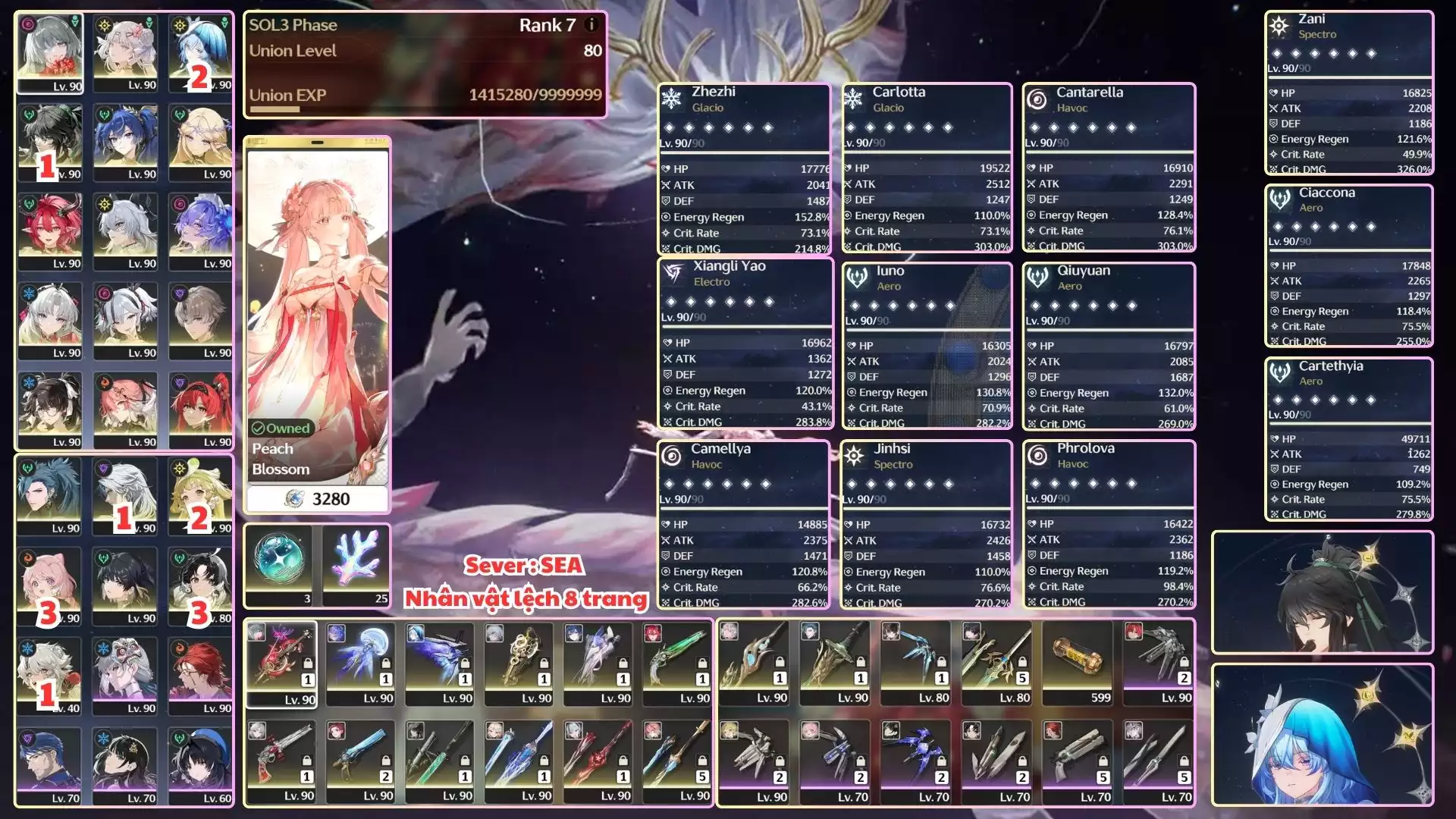Select the blue-haired hooded character portrait
Screen dimensions: 1456x819
coord(1322,735)
